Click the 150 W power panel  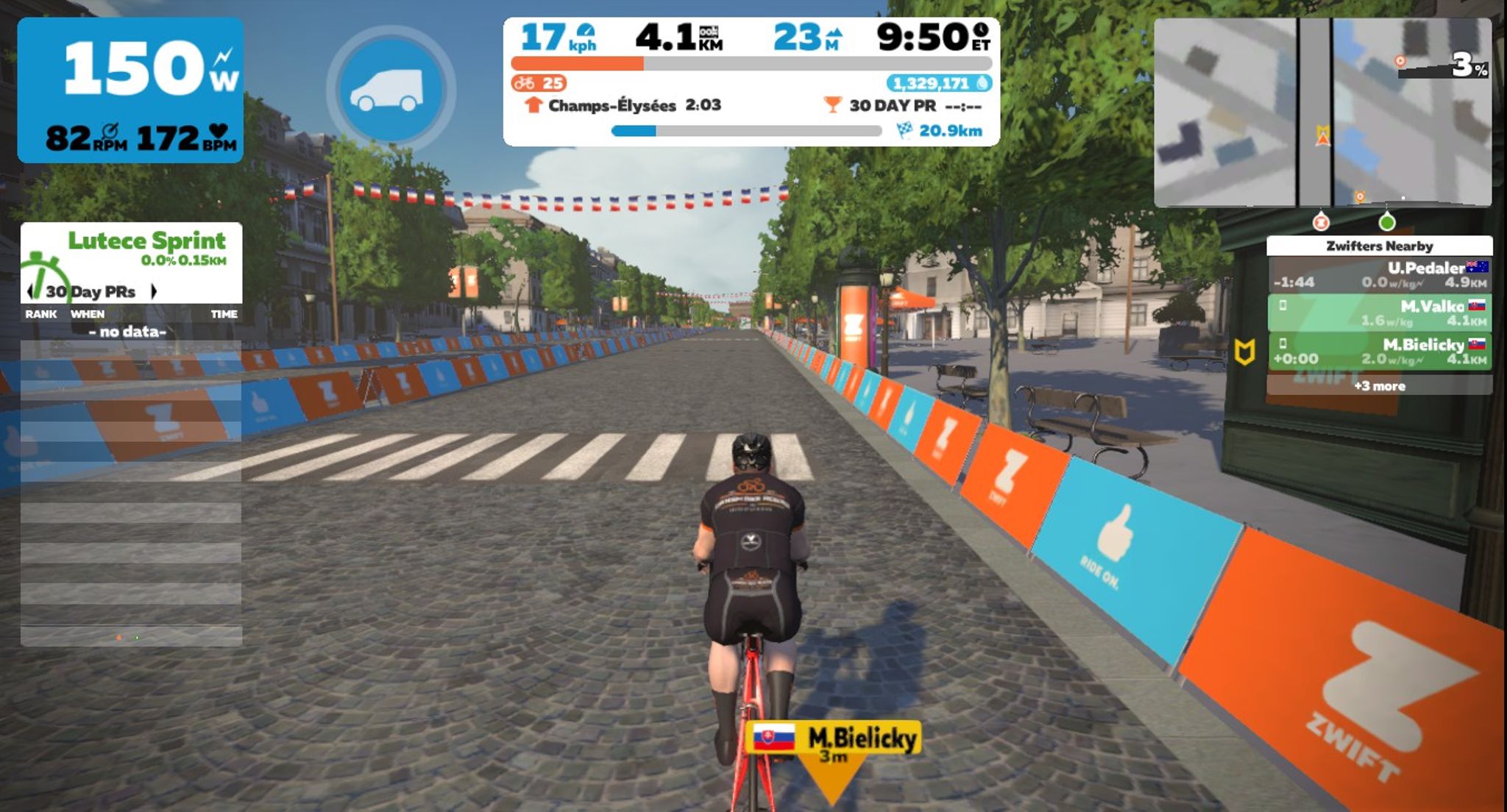click(130, 90)
